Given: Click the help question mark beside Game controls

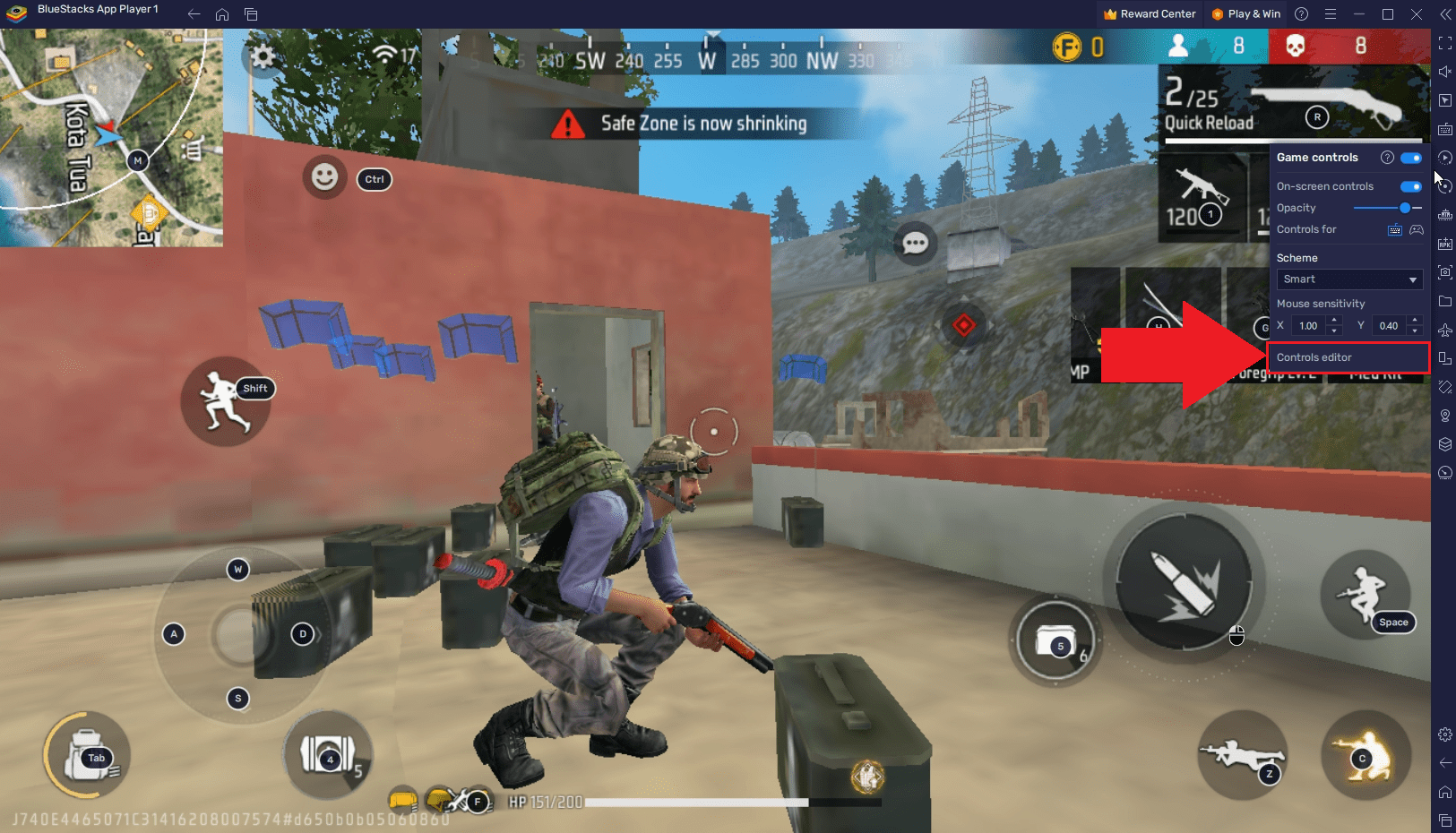Looking at the screenshot, I should (1387, 158).
